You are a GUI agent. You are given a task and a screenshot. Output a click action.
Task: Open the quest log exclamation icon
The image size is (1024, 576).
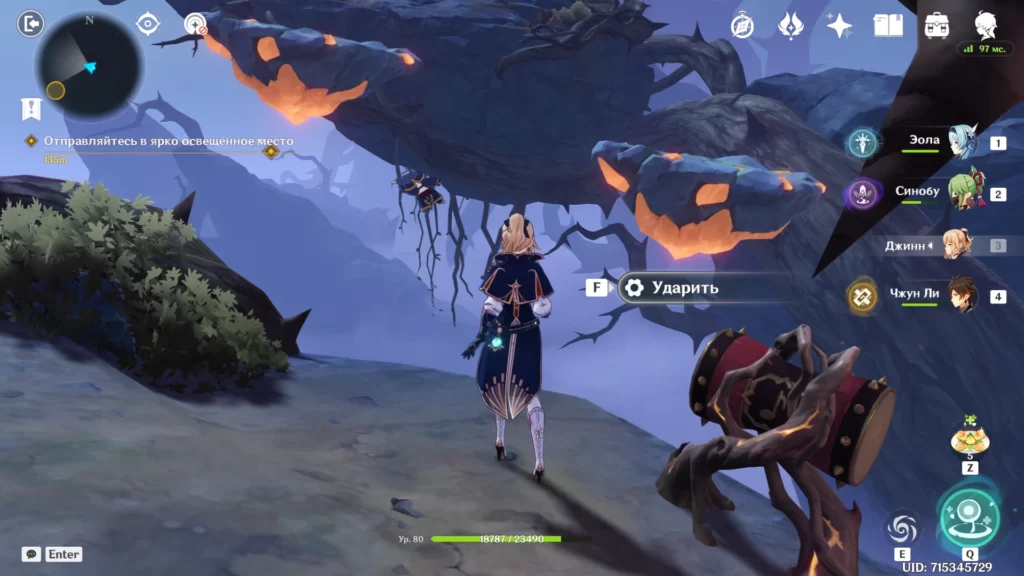pyautogui.click(x=30, y=108)
